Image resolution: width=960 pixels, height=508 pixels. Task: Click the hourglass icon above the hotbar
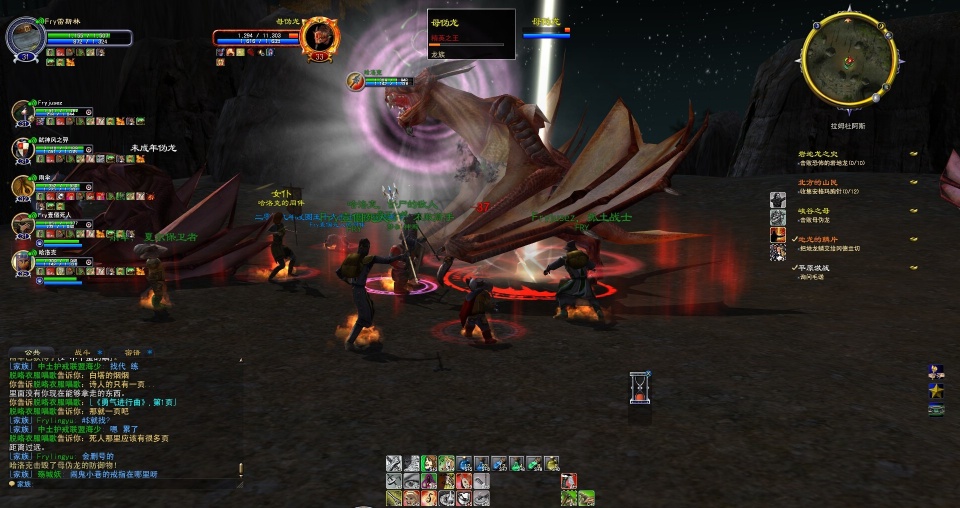(640, 388)
